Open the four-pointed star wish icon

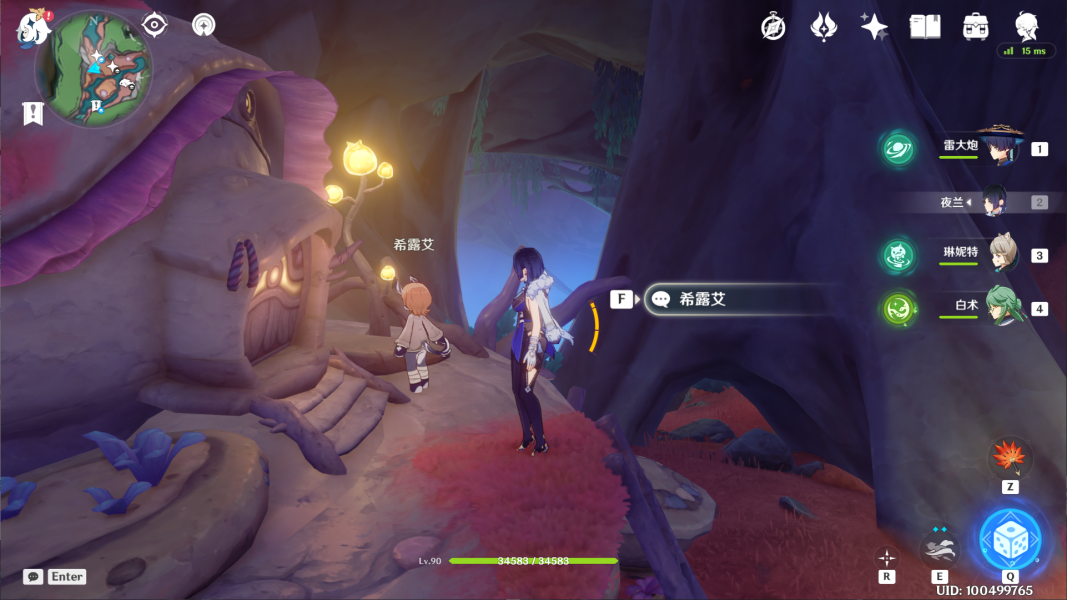coord(874,27)
